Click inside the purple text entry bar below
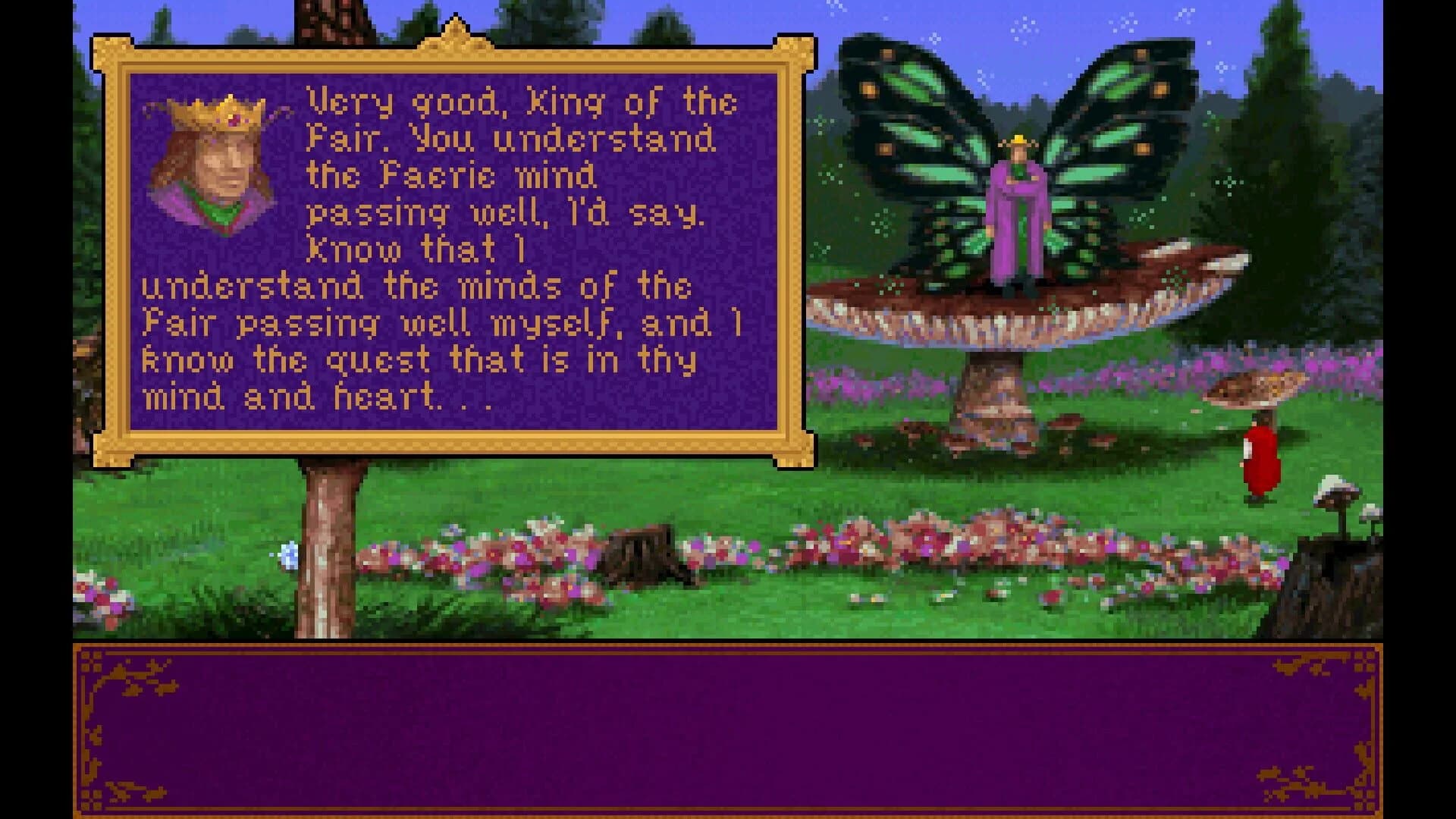 (728, 728)
